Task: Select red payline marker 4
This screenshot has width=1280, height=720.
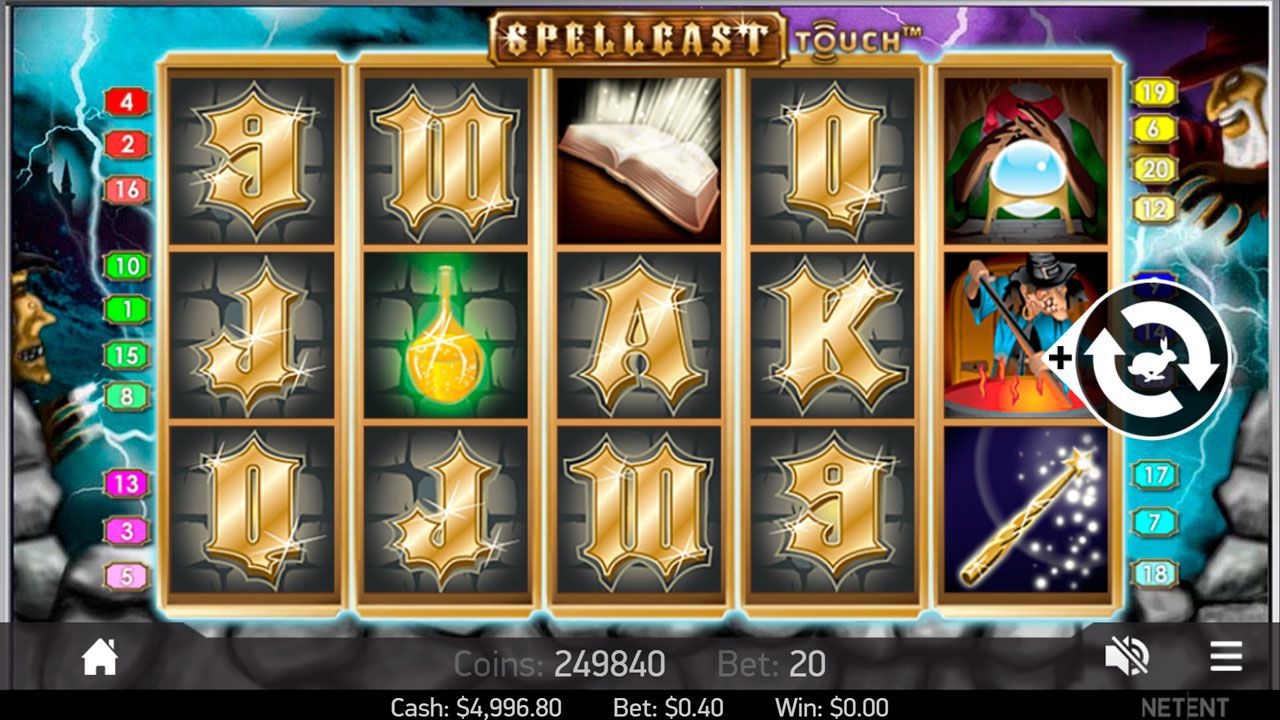Action: (x=127, y=101)
